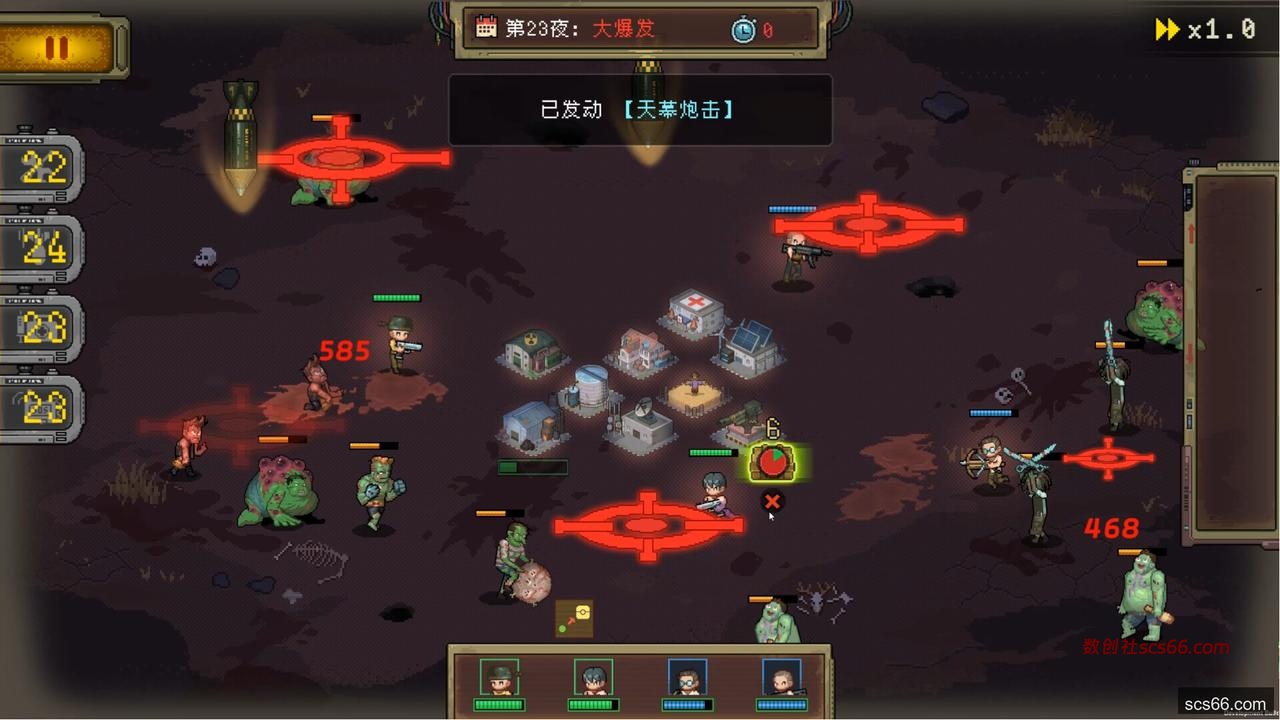Choose the grey-haired survivor portrait
This screenshot has width=1280, height=720.
pos(593,677)
